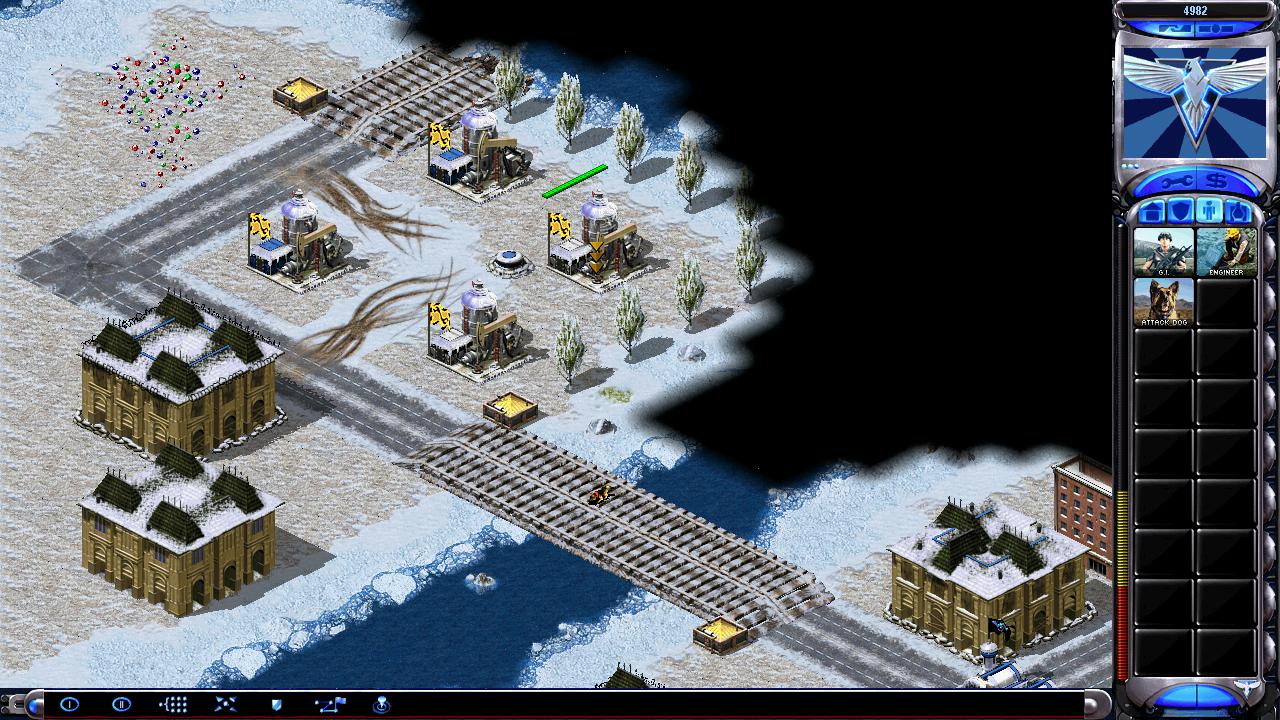Place a rally beacon with beacon button
Screen dimensions: 1280x720
pyautogui.click(x=381, y=704)
